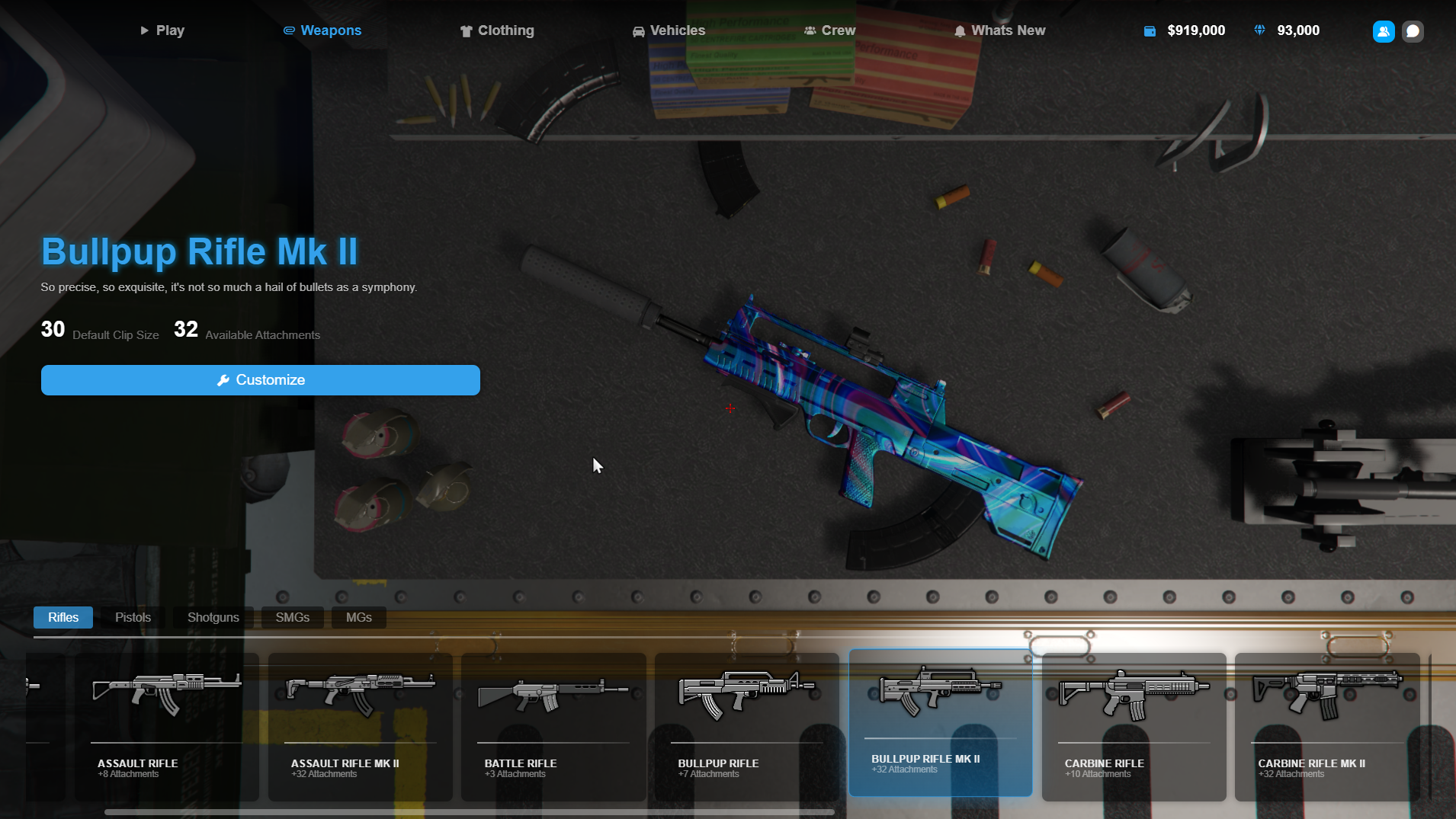
Task: Open the Play menu
Action: [162, 30]
